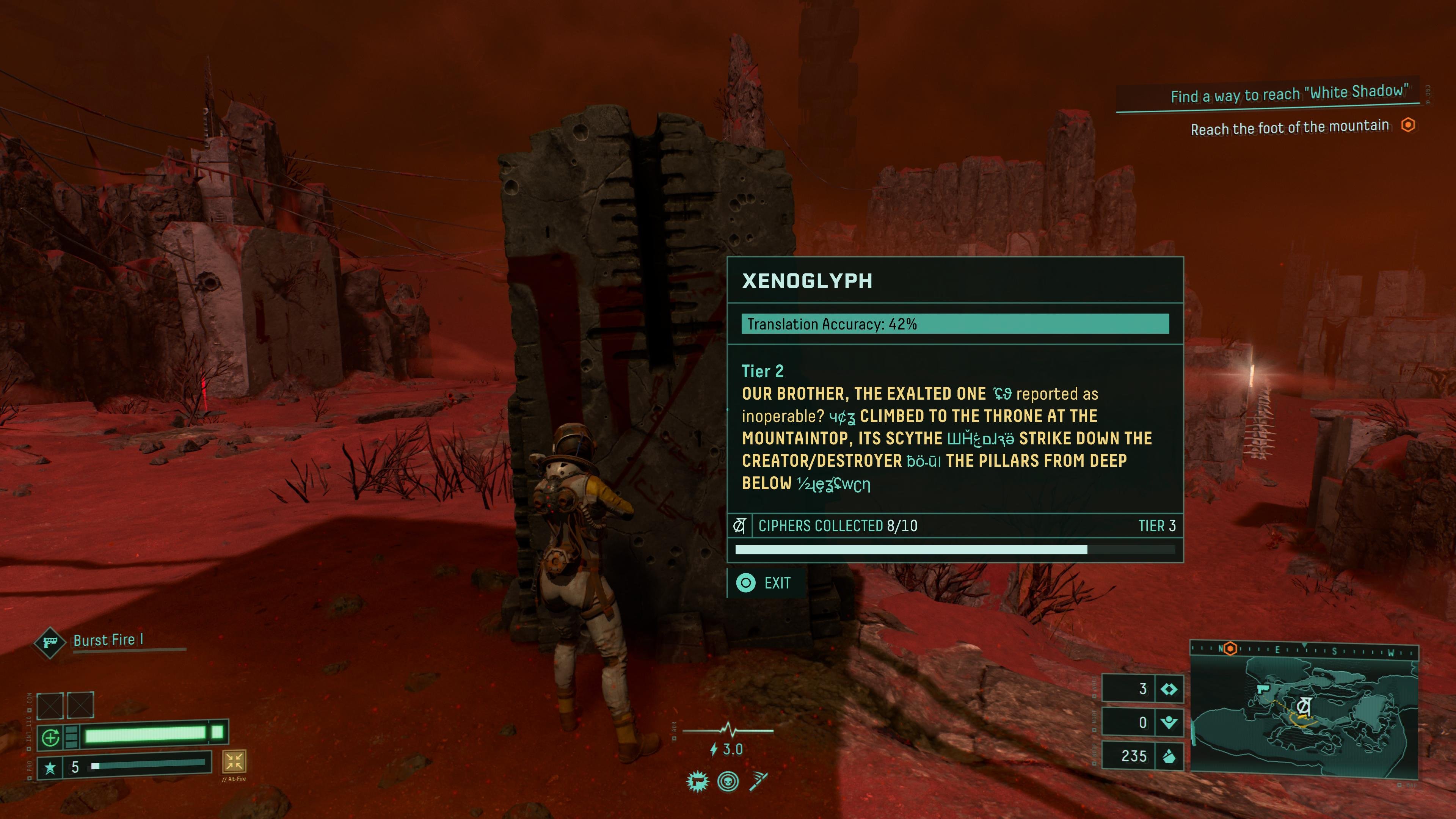Select the spiky burst artifact icon

point(698,782)
